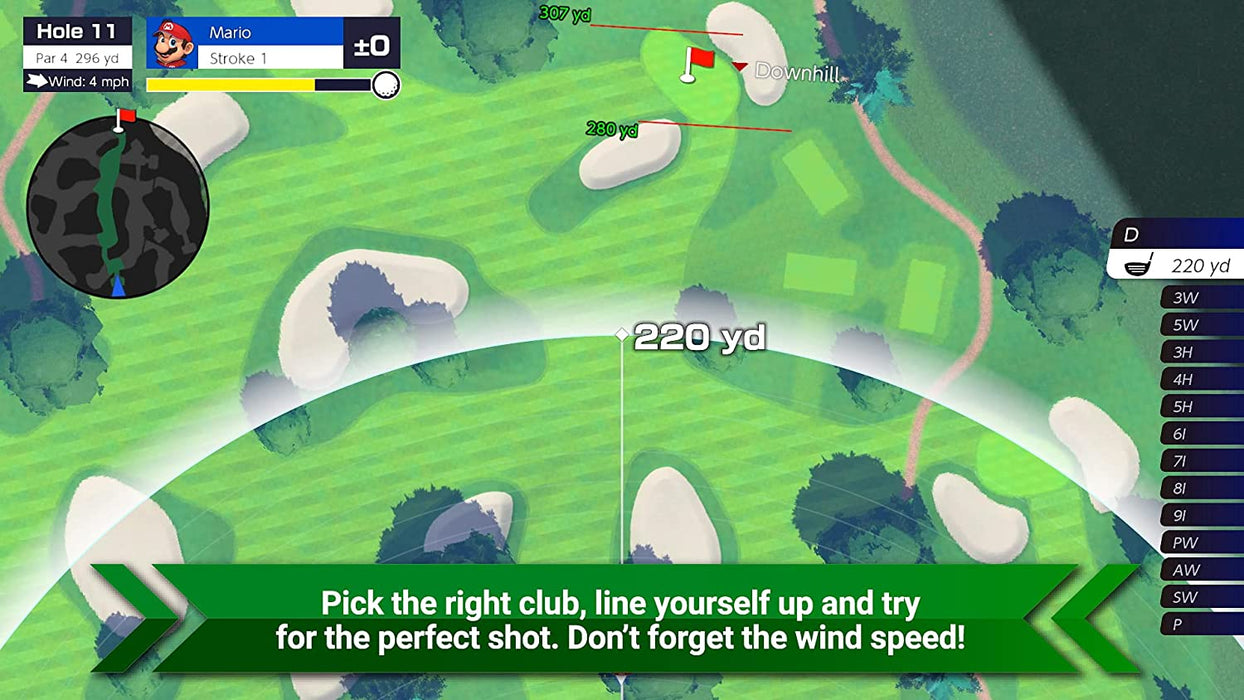Viewport: 1244px width, 700px height.
Task: Pick the 3H hybrid club
Action: point(1200,352)
